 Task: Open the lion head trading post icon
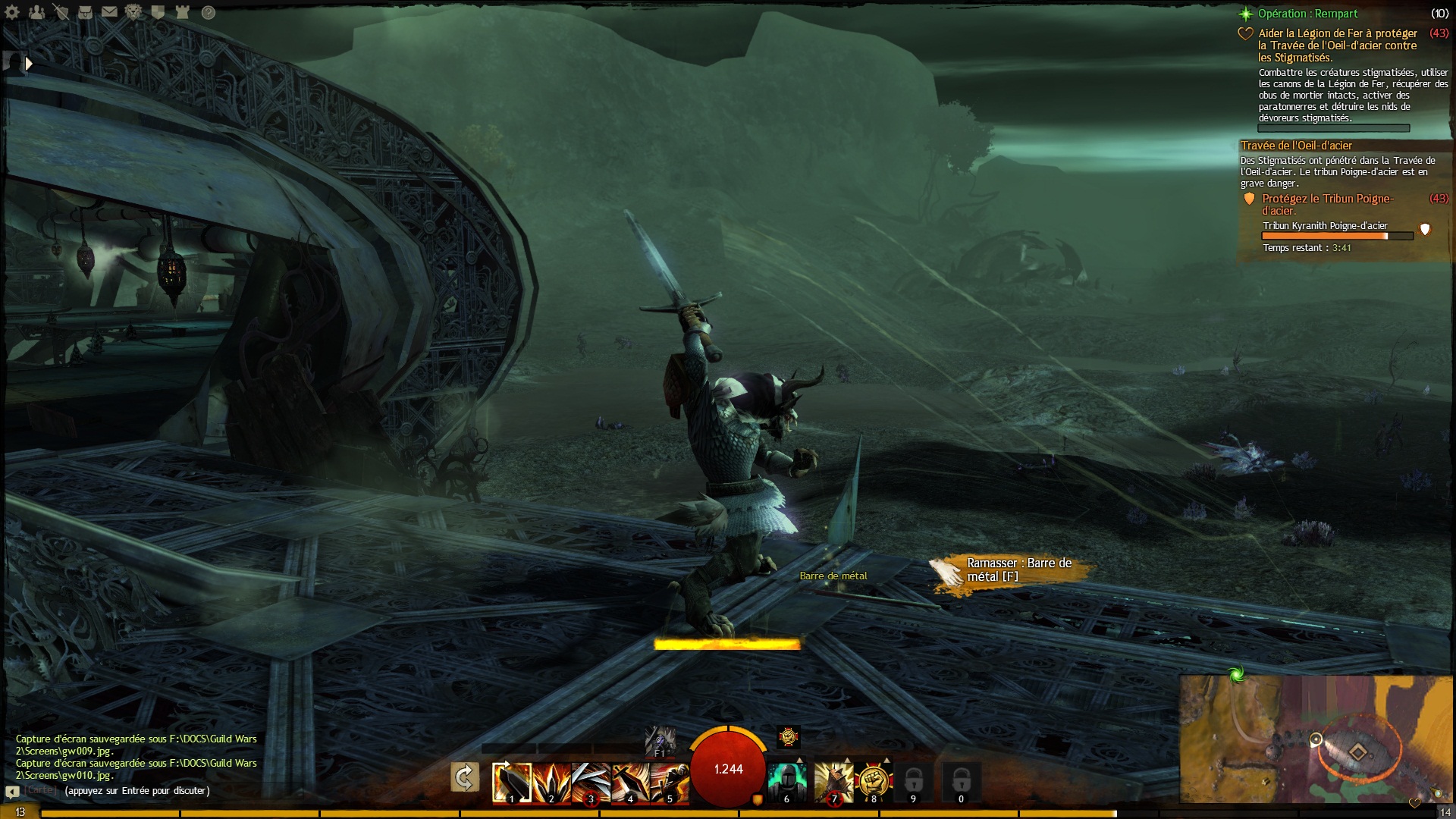133,12
